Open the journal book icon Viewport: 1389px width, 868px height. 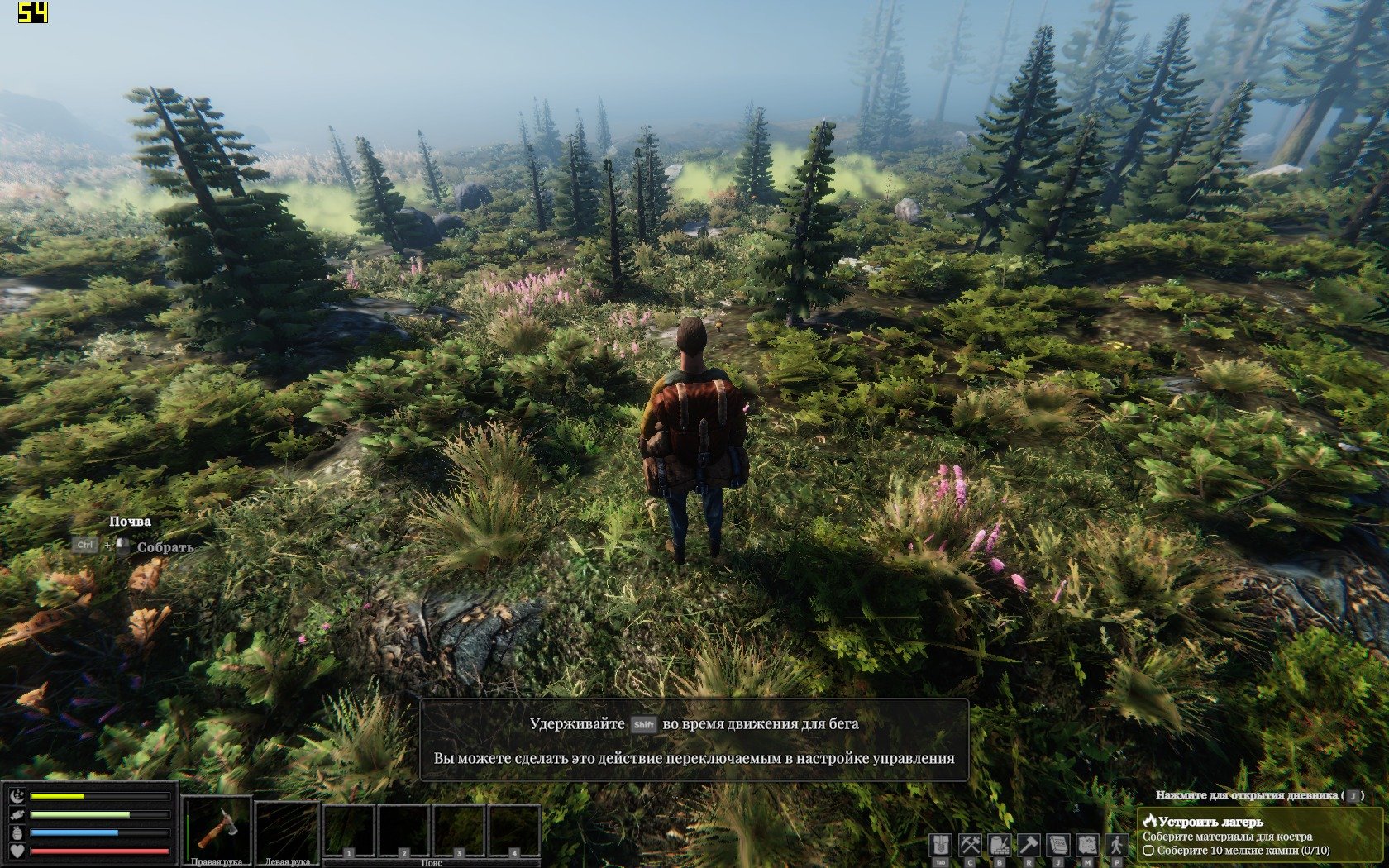(x=1058, y=845)
